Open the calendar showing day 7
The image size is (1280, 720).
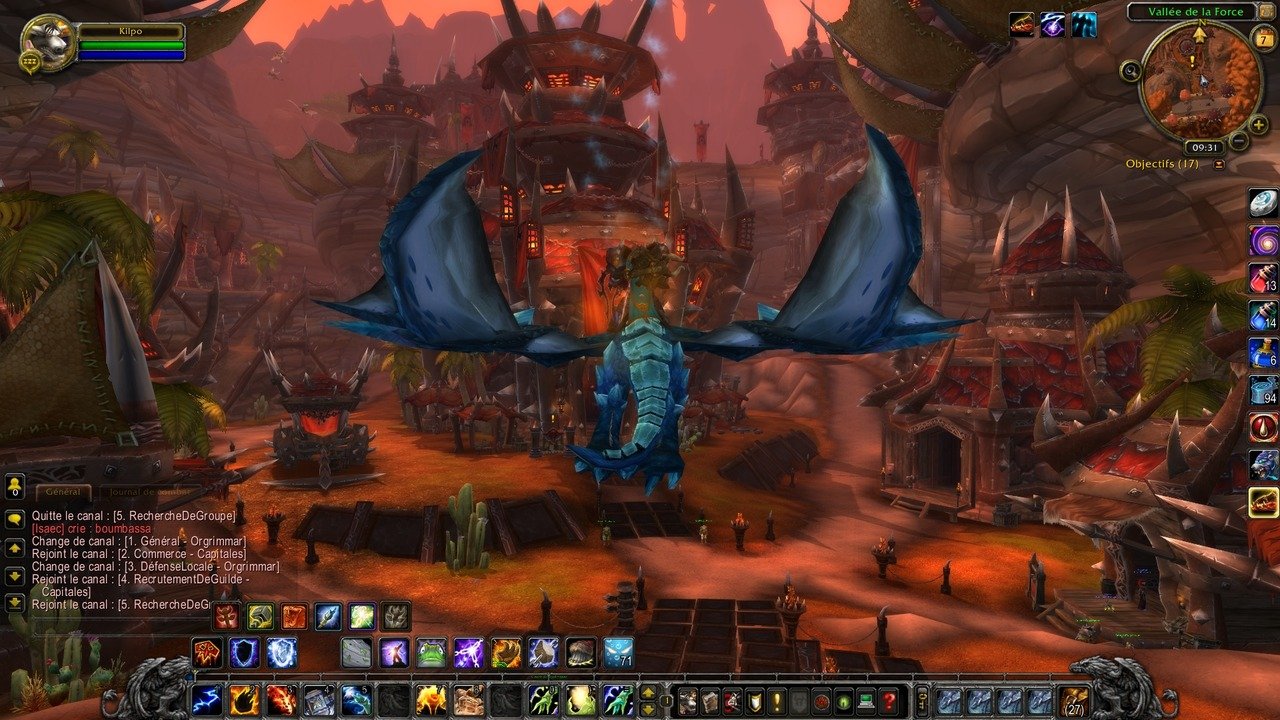tap(1261, 39)
